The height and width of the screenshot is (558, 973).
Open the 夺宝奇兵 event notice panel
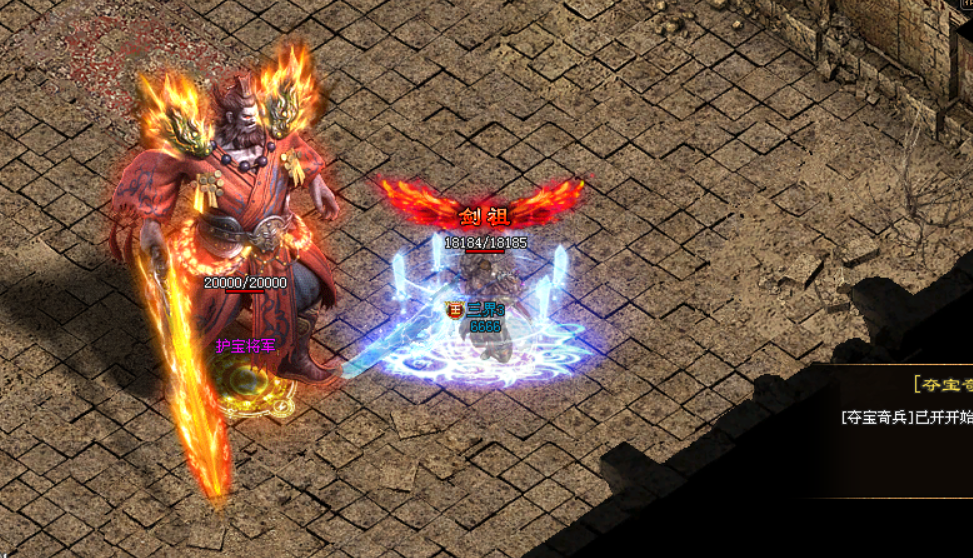click(x=941, y=385)
